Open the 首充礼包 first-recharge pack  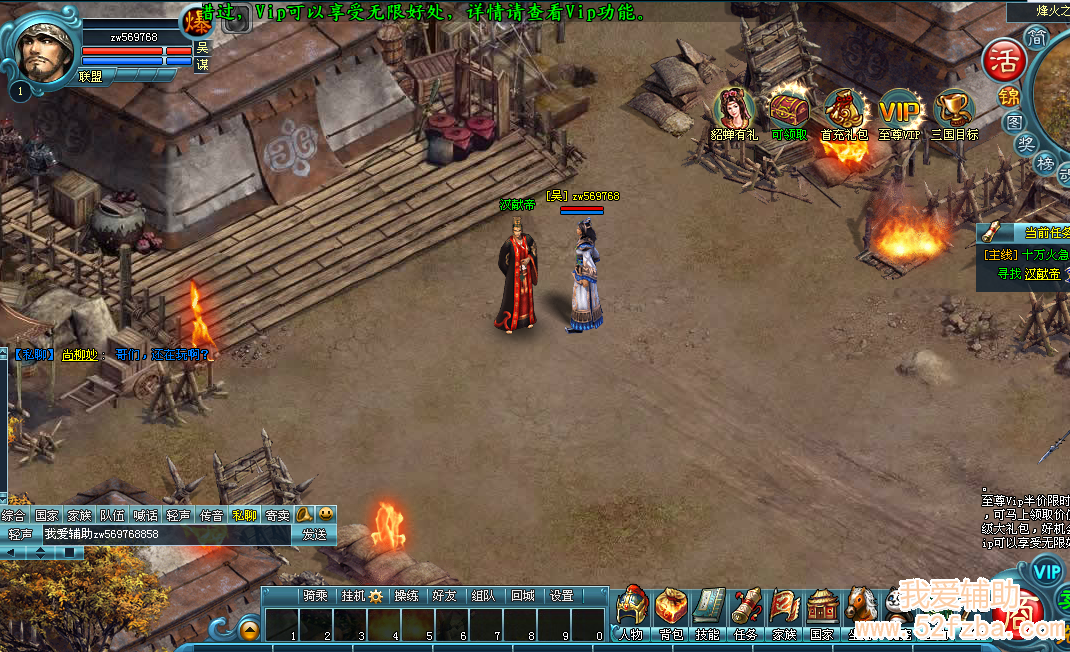pyautogui.click(x=844, y=112)
